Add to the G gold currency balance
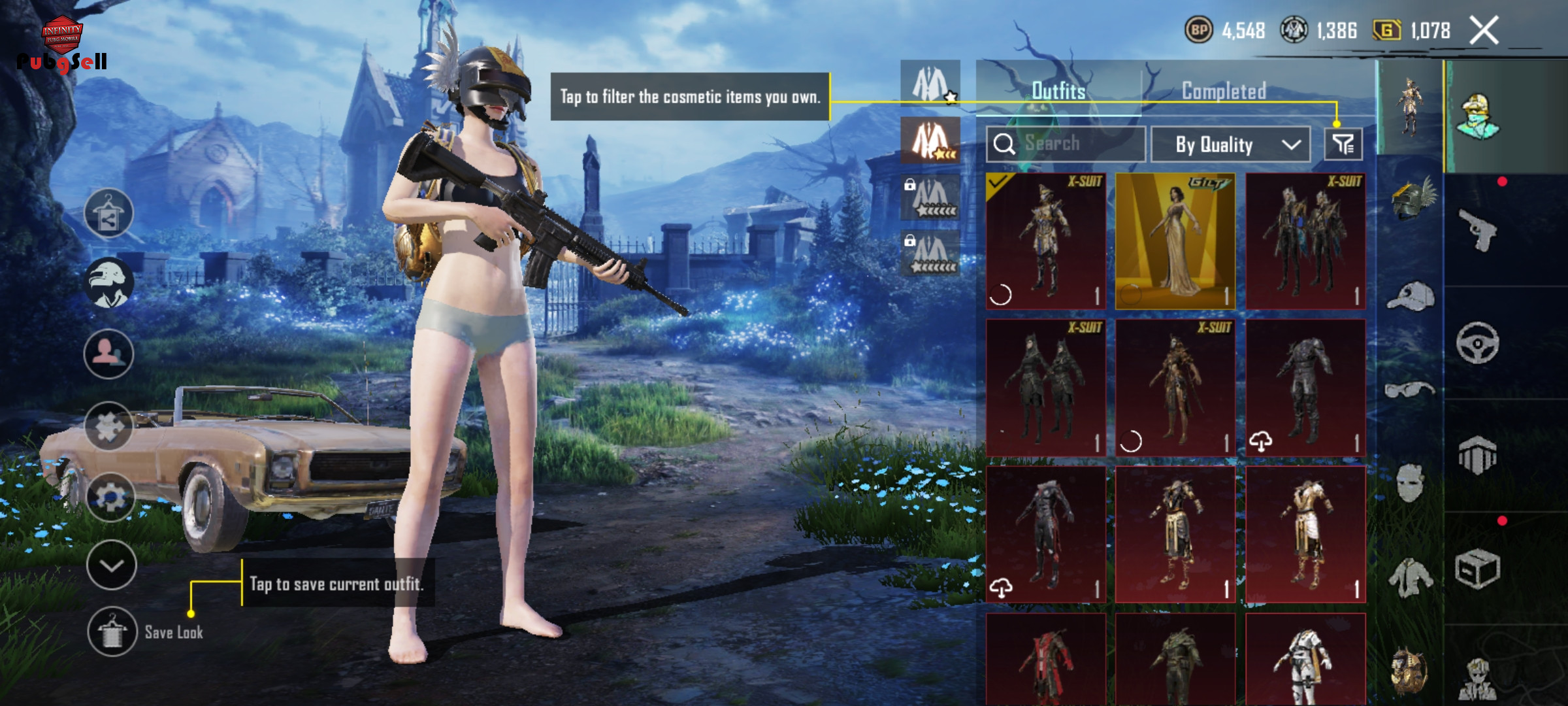This screenshot has height=706, width=1568. tap(1387, 31)
